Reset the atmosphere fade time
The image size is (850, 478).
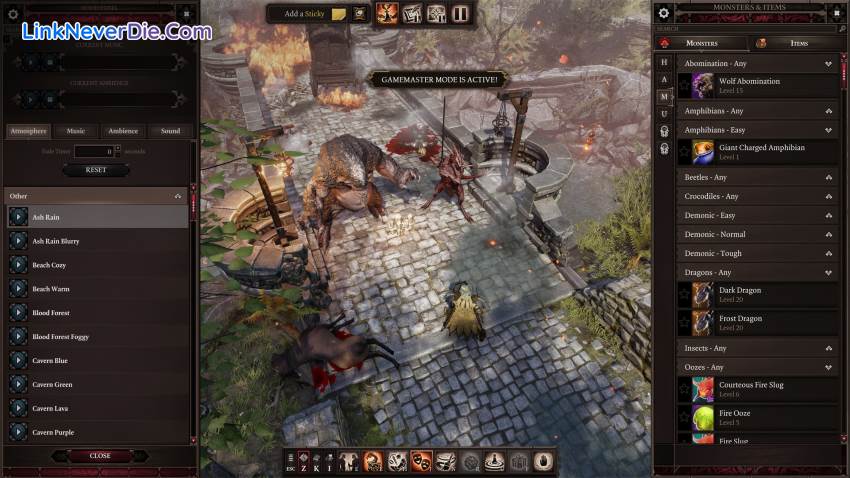pos(96,170)
